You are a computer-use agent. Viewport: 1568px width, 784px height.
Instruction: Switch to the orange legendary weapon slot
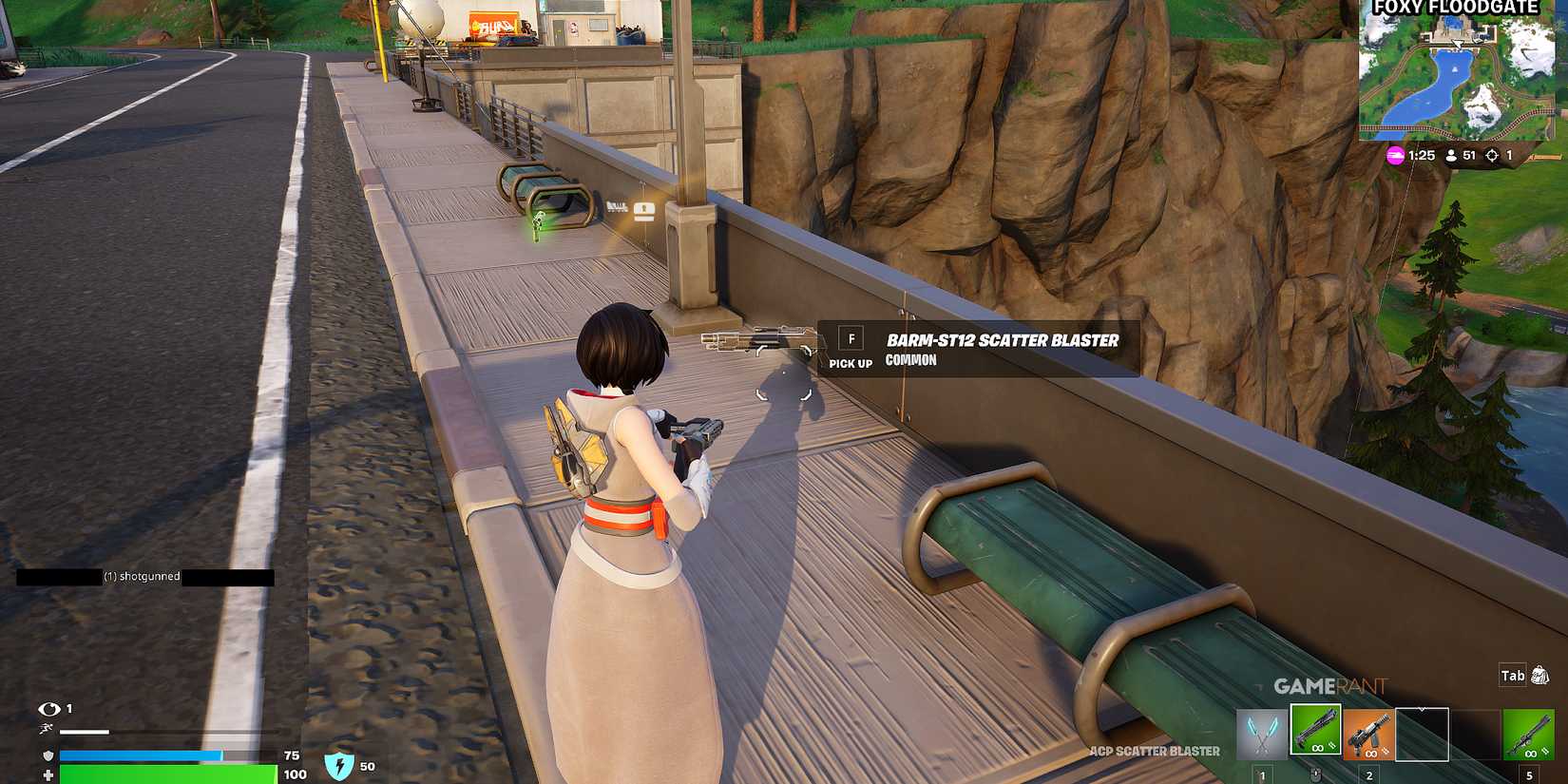[1368, 735]
